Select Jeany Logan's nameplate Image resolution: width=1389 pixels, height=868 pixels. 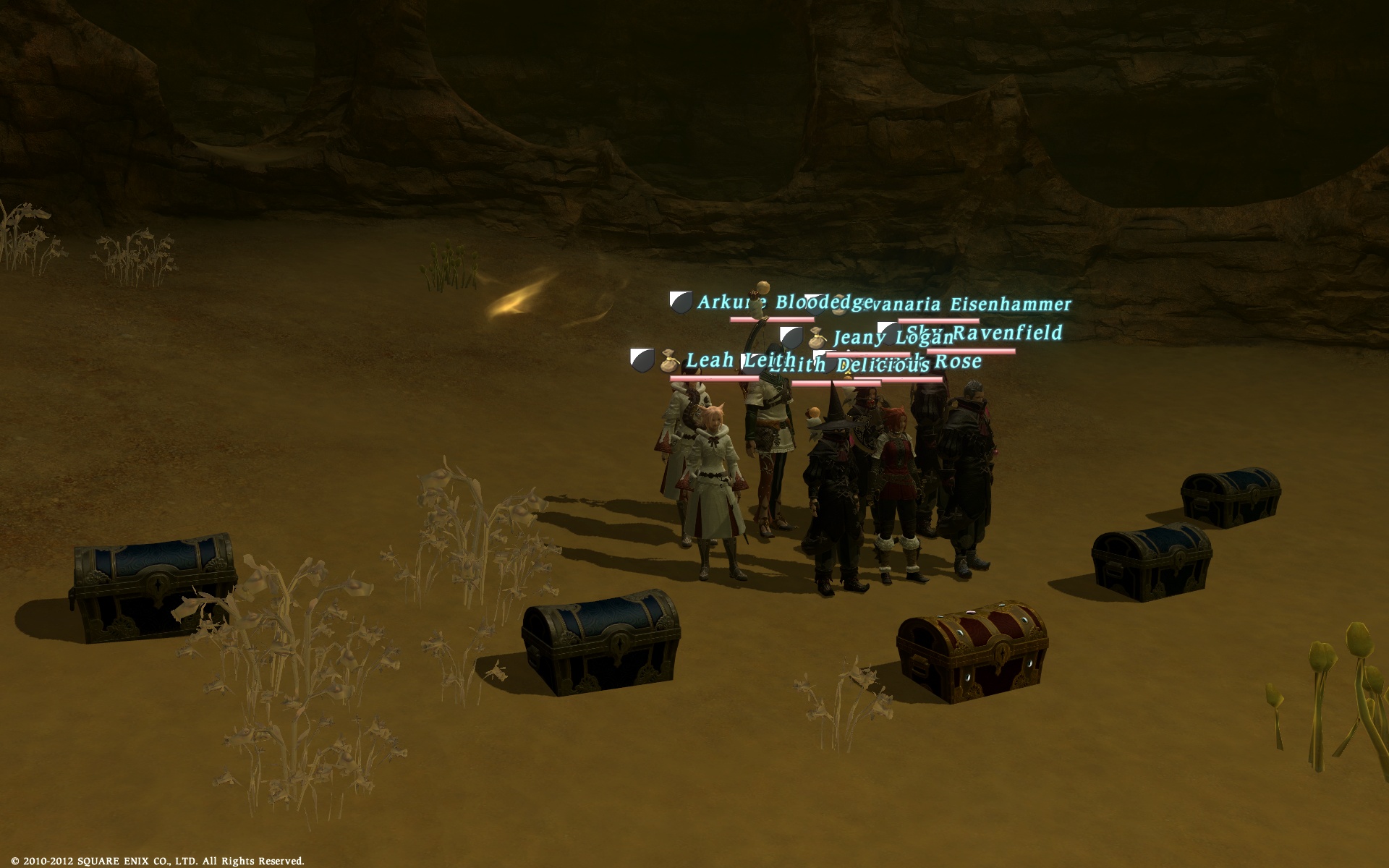pyautogui.click(x=892, y=338)
